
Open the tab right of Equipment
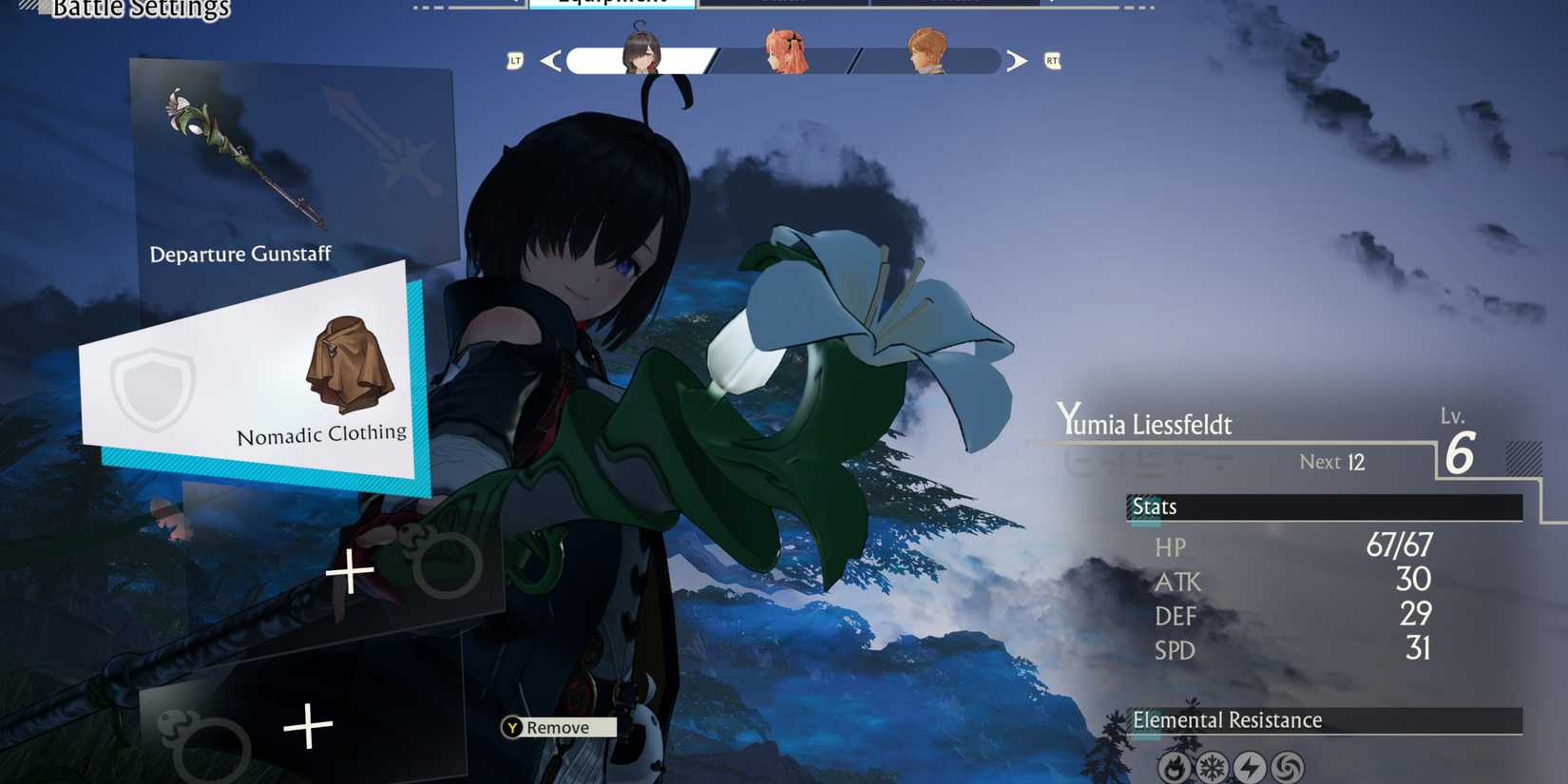(x=779, y=4)
